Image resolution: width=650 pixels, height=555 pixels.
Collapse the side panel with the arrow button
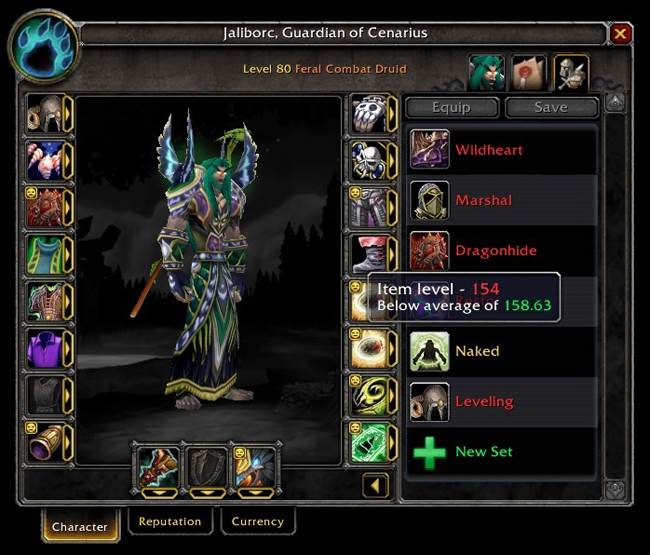coord(375,486)
